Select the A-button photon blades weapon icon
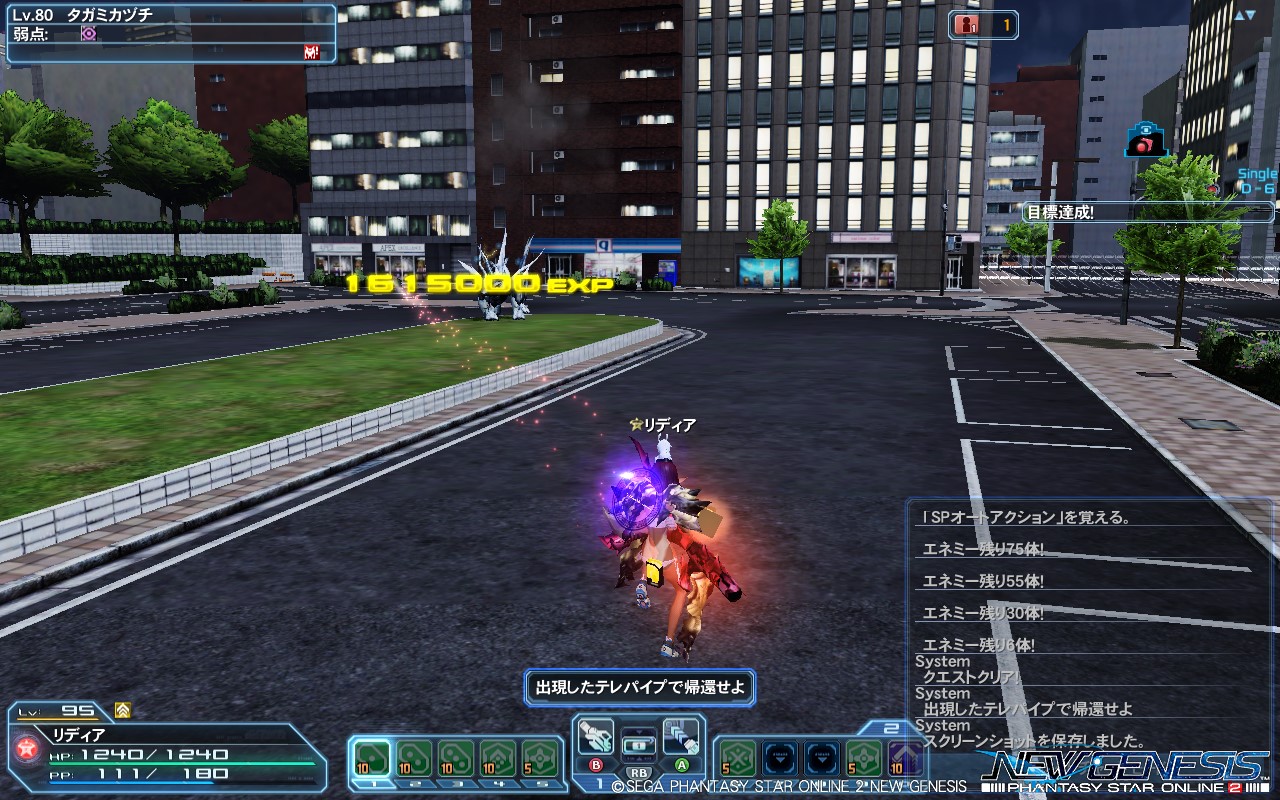 click(681, 737)
